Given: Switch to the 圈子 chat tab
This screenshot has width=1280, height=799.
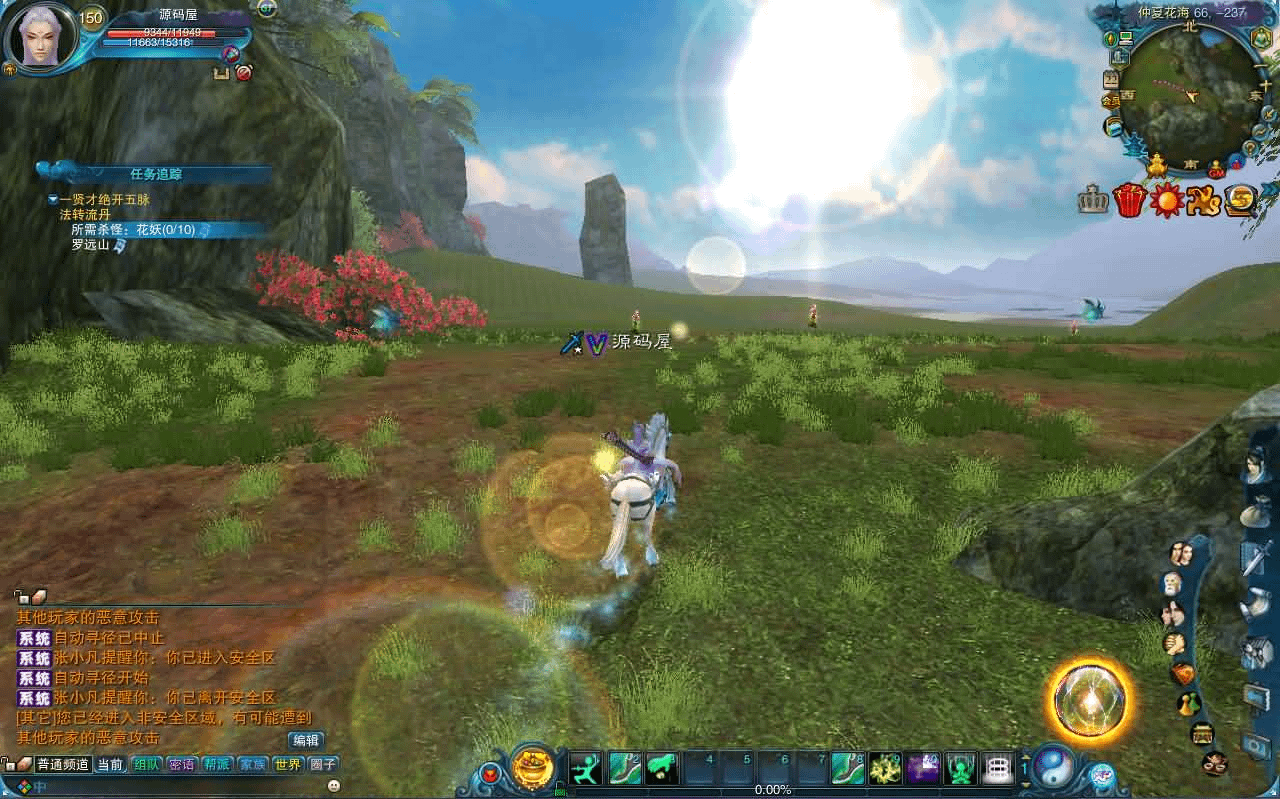Looking at the screenshot, I should click(x=322, y=765).
